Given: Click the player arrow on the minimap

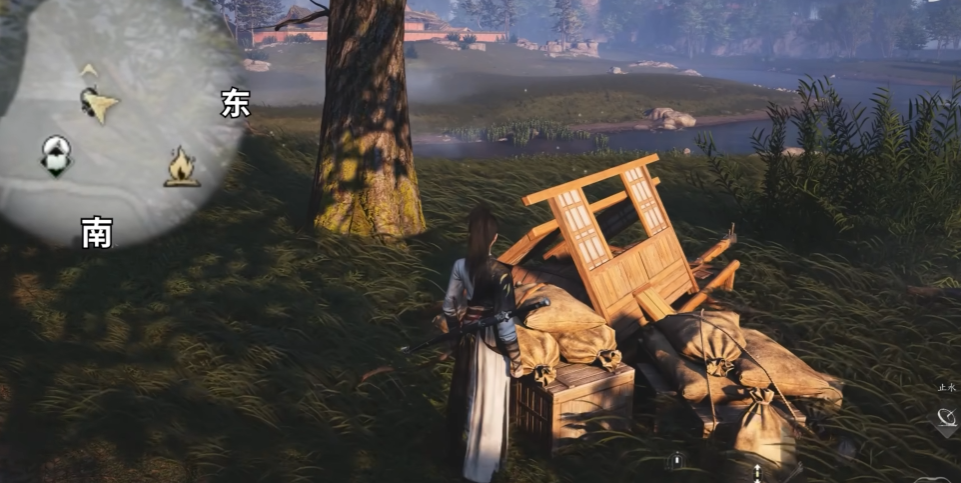Looking at the screenshot, I should 98,103.
